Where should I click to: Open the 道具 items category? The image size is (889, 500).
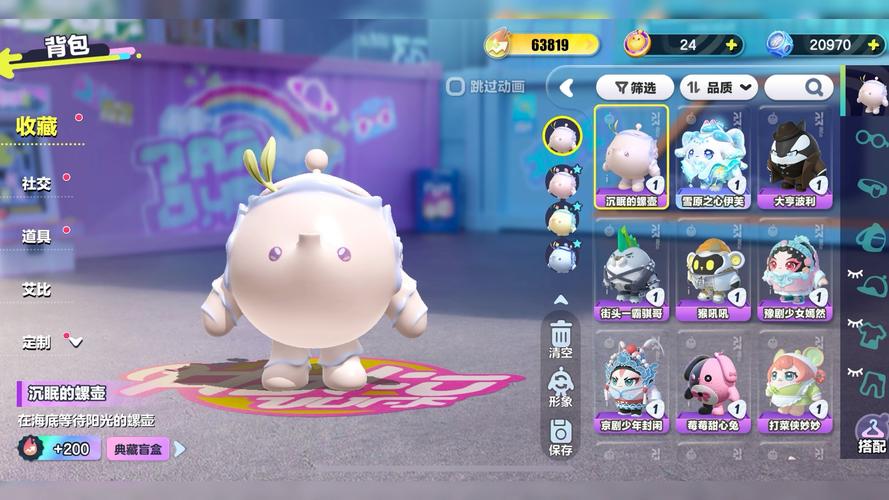[37, 236]
